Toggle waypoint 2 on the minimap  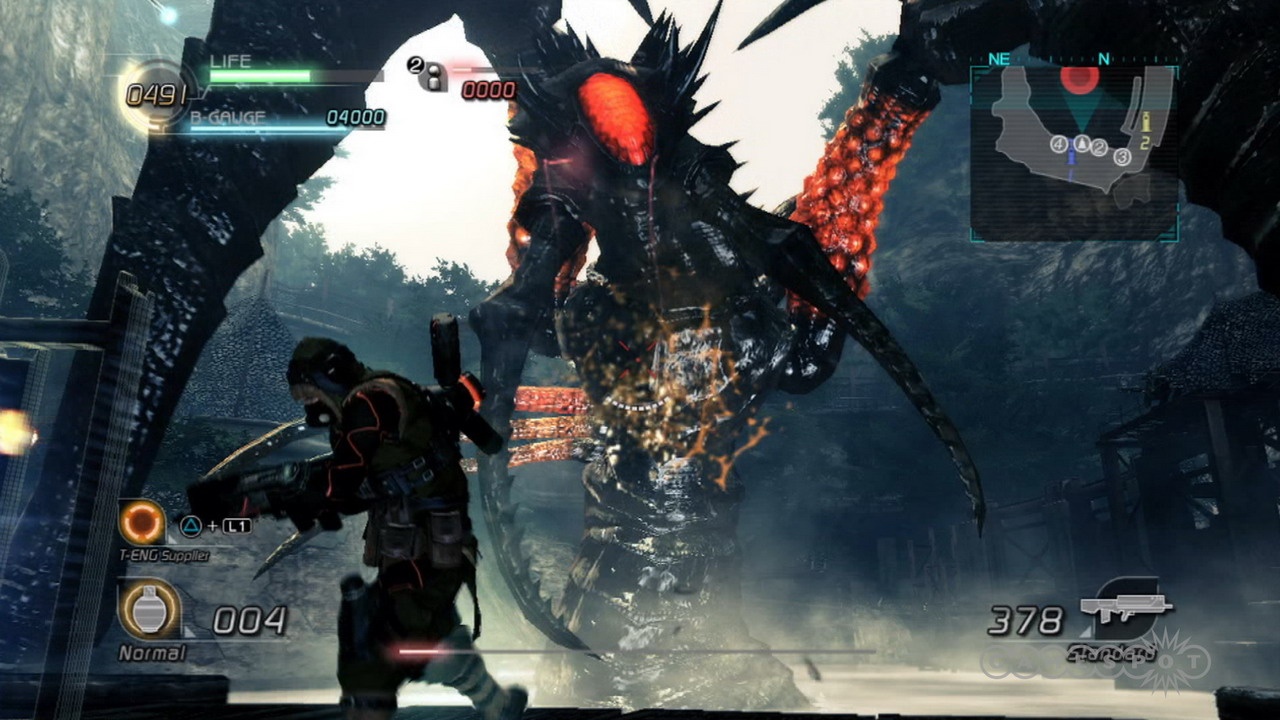coord(1099,147)
